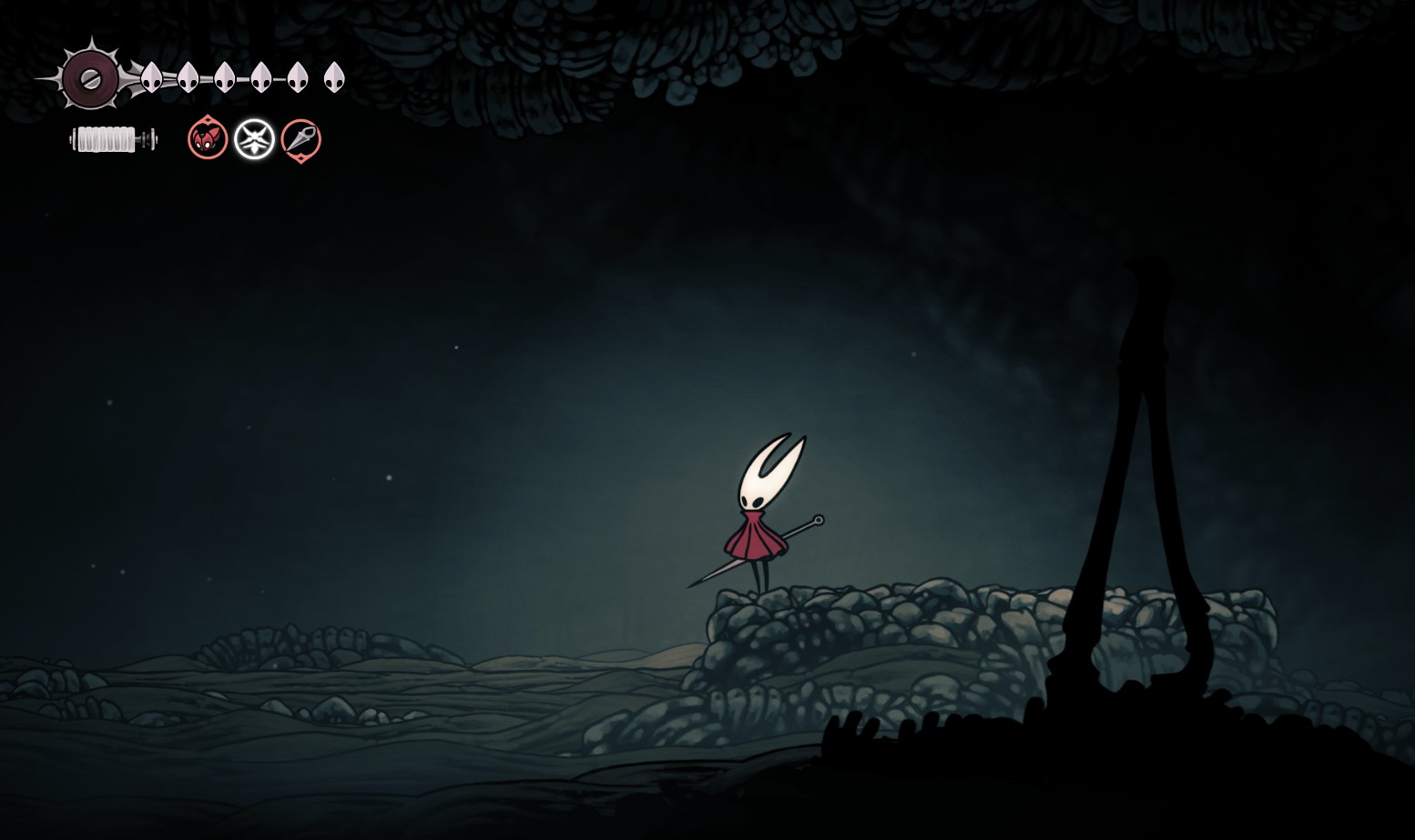
Task: Activate the white glowing silk skill icon
Action: pyautogui.click(x=254, y=139)
